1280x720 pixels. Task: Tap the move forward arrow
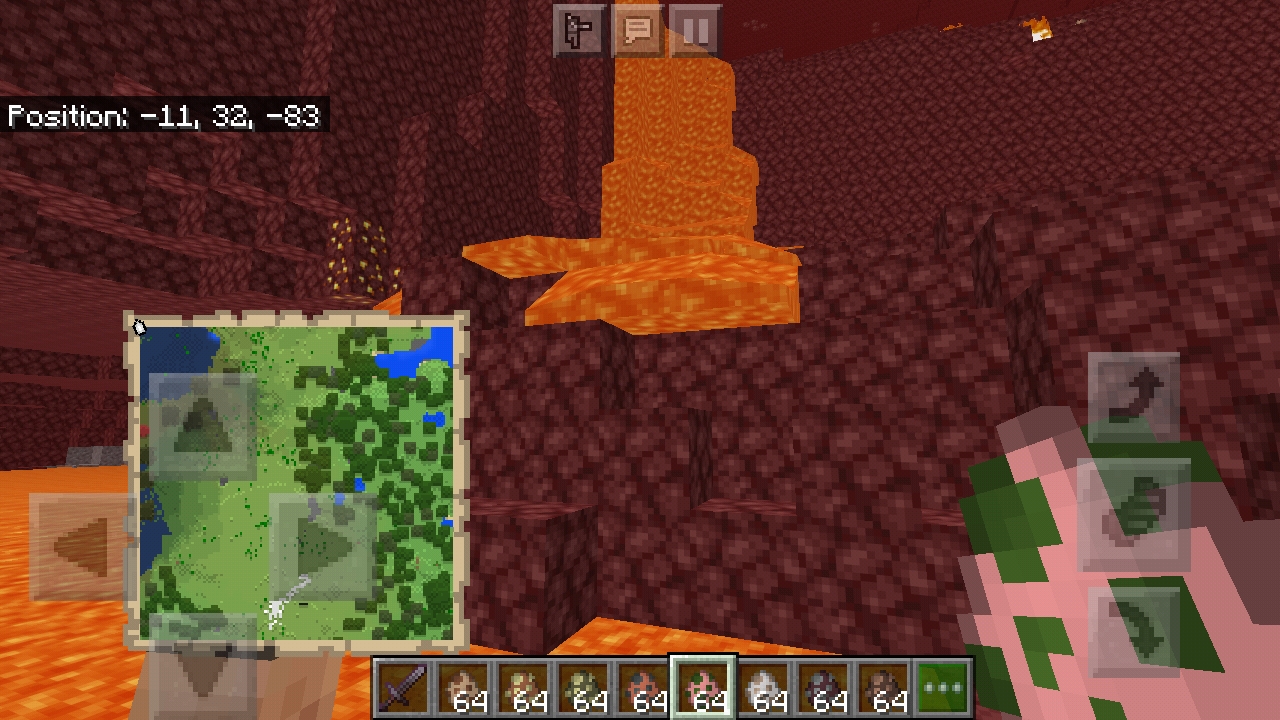pyautogui.click(x=203, y=427)
